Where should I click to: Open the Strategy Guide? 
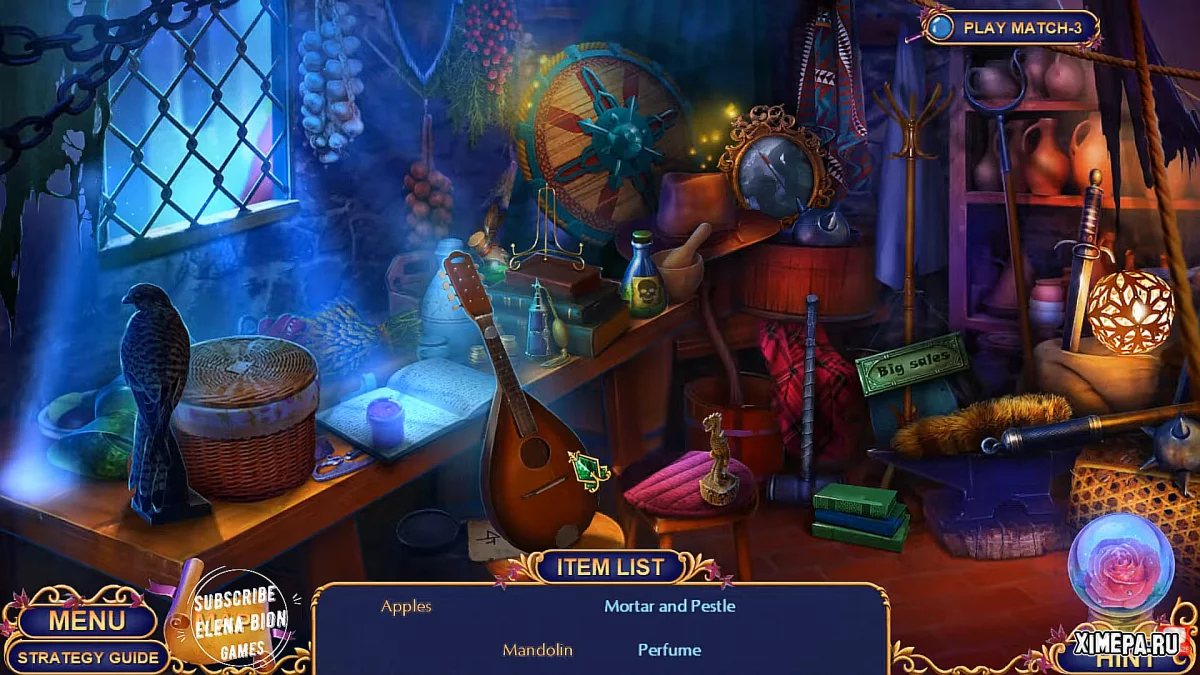click(x=88, y=657)
